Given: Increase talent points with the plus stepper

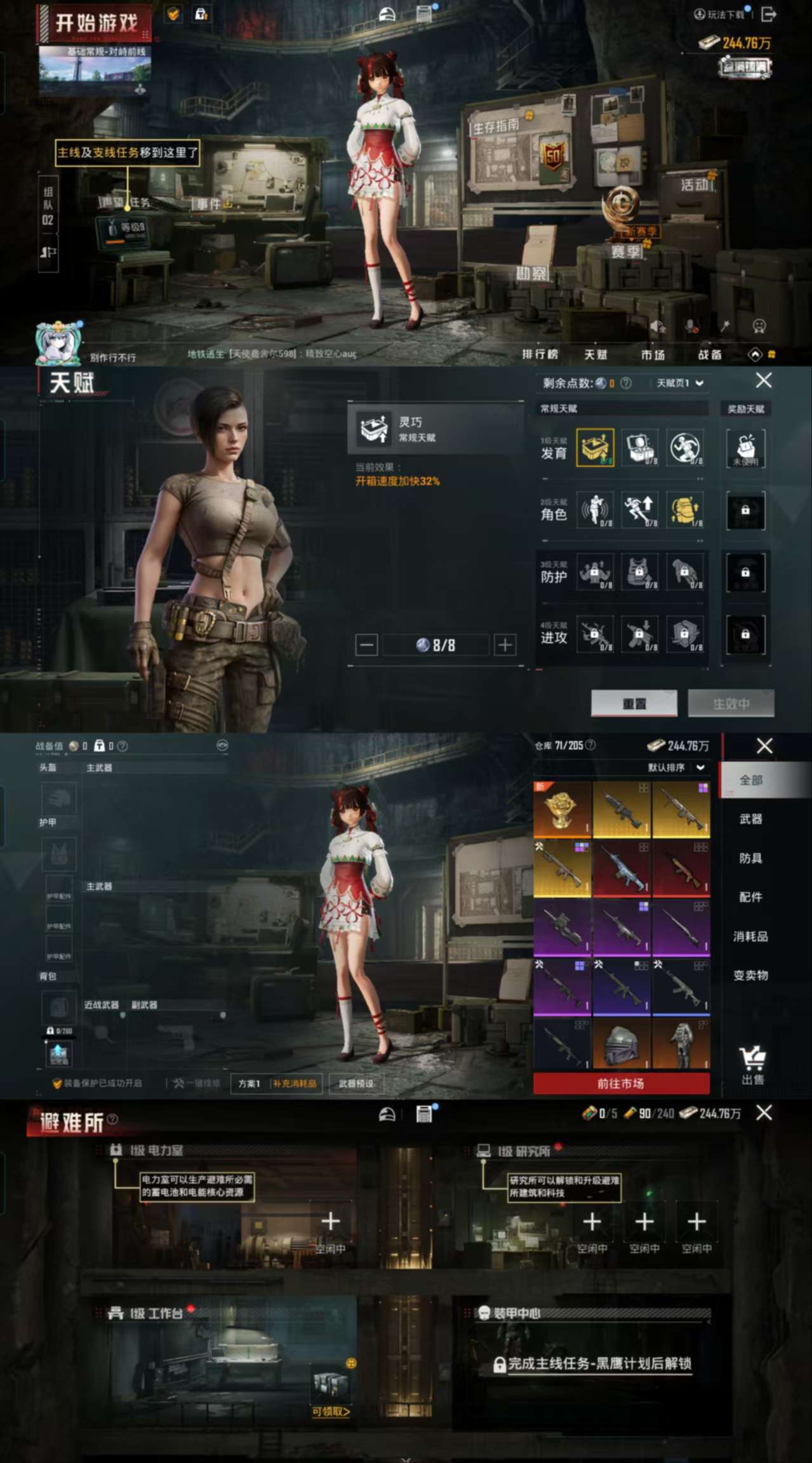Looking at the screenshot, I should (505, 645).
